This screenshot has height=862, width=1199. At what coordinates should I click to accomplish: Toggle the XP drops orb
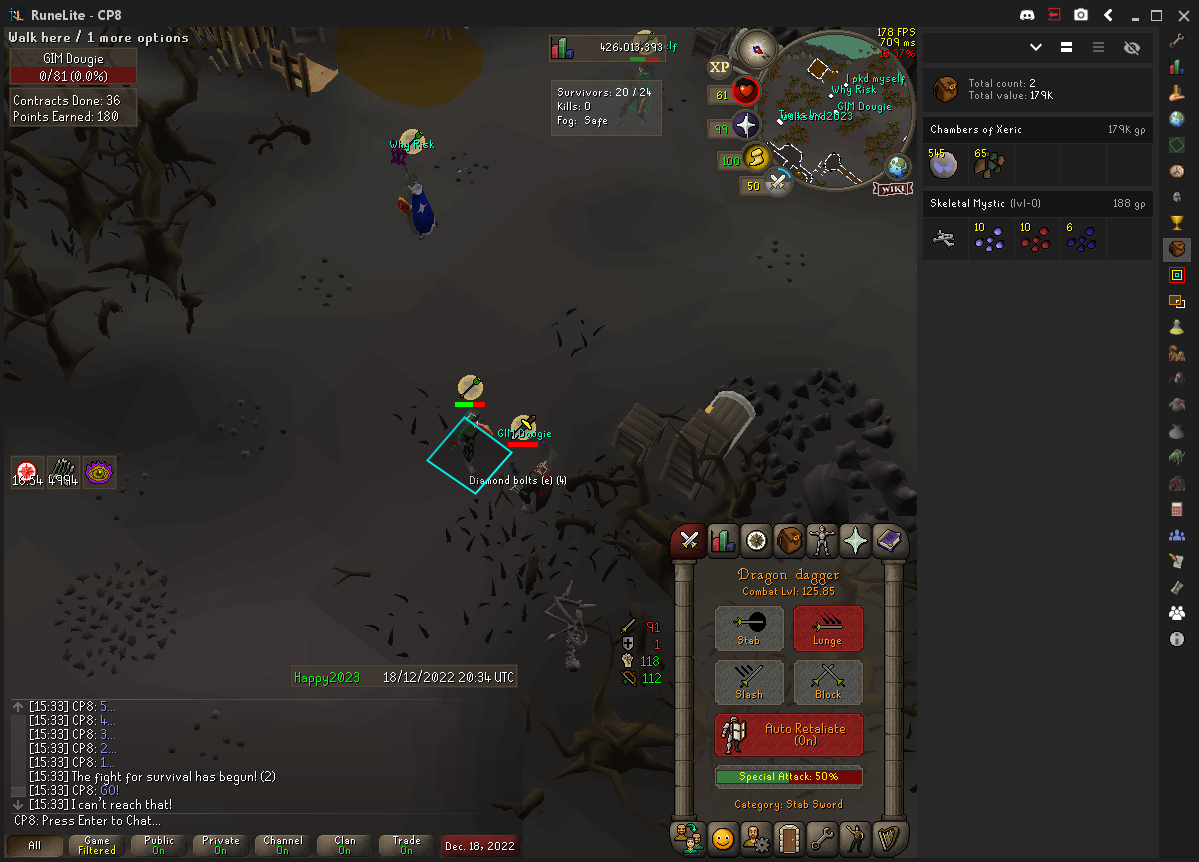coord(719,68)
